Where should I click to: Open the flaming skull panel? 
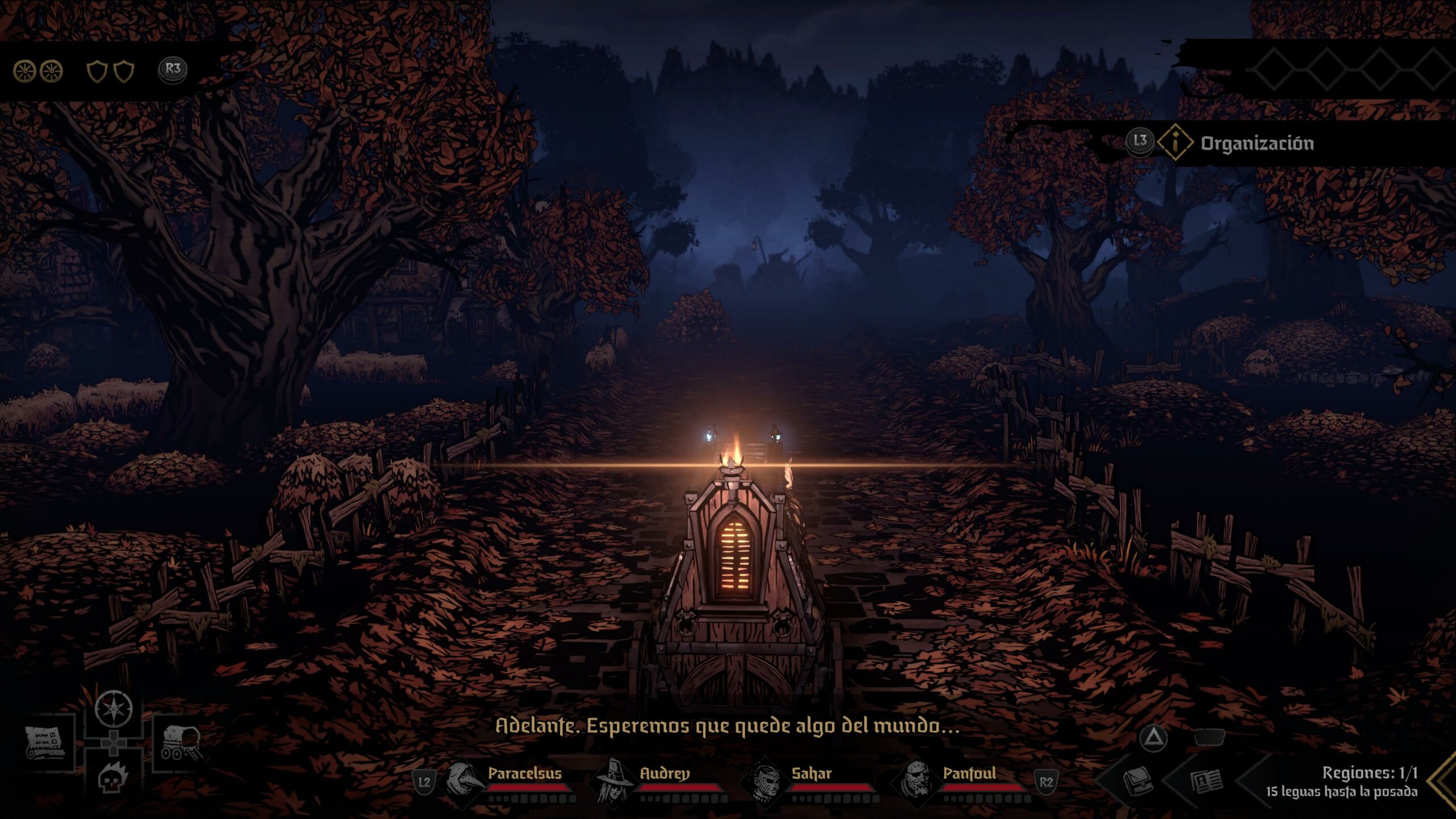tap(113, 777)
